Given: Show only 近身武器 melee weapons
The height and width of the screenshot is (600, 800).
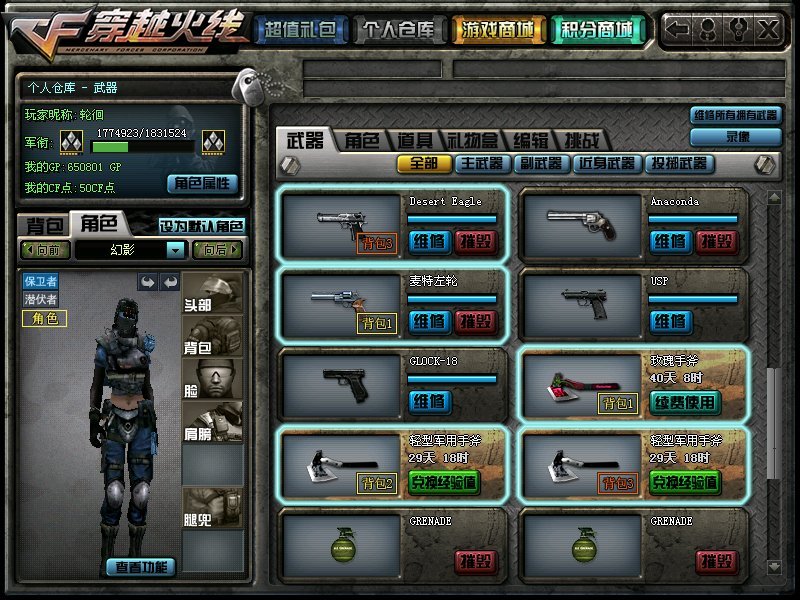Looking at the screenshot, I should tap(606, 163).
